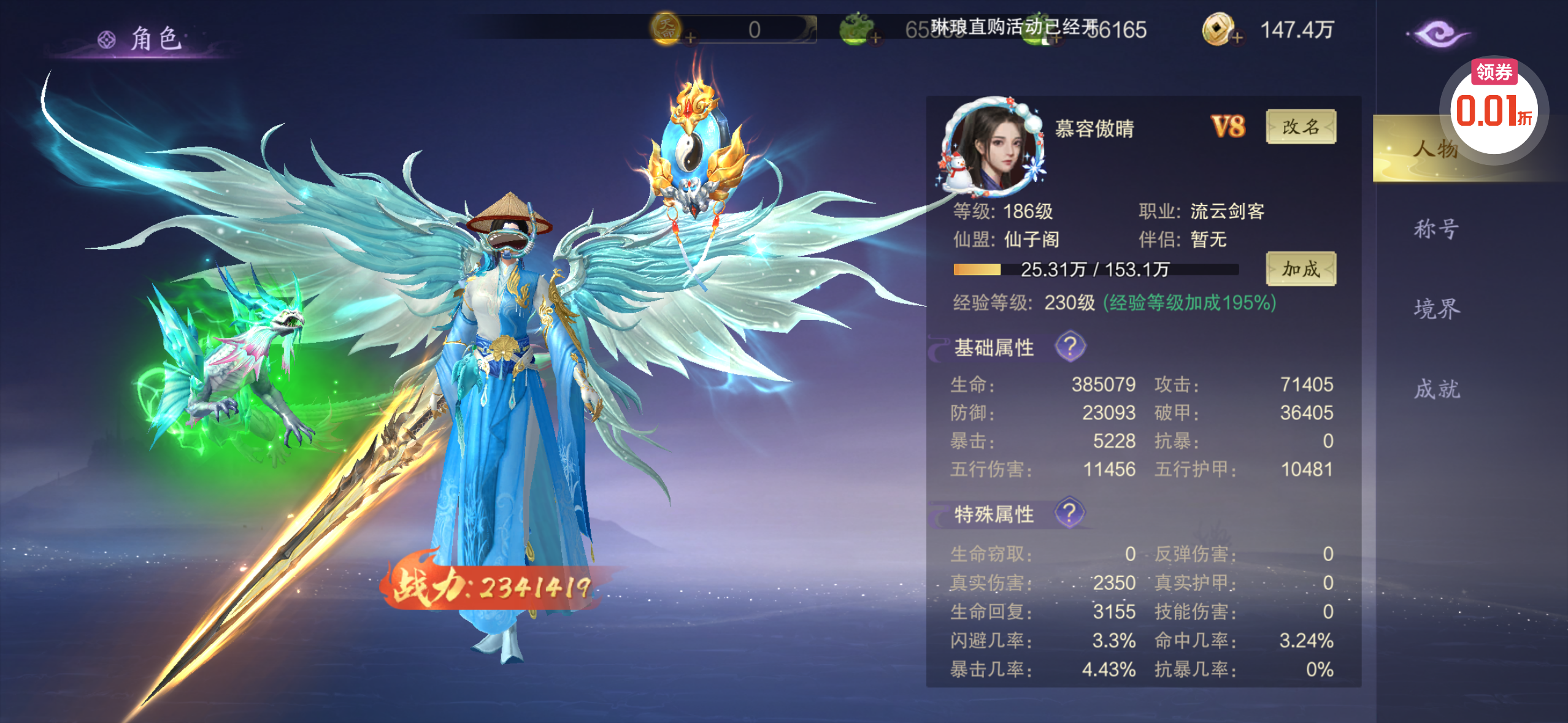Viewport: 1568px width, 723px height.
Task: Show help for 基础属性 basic attributes
Action: [x=1070, y=346]
